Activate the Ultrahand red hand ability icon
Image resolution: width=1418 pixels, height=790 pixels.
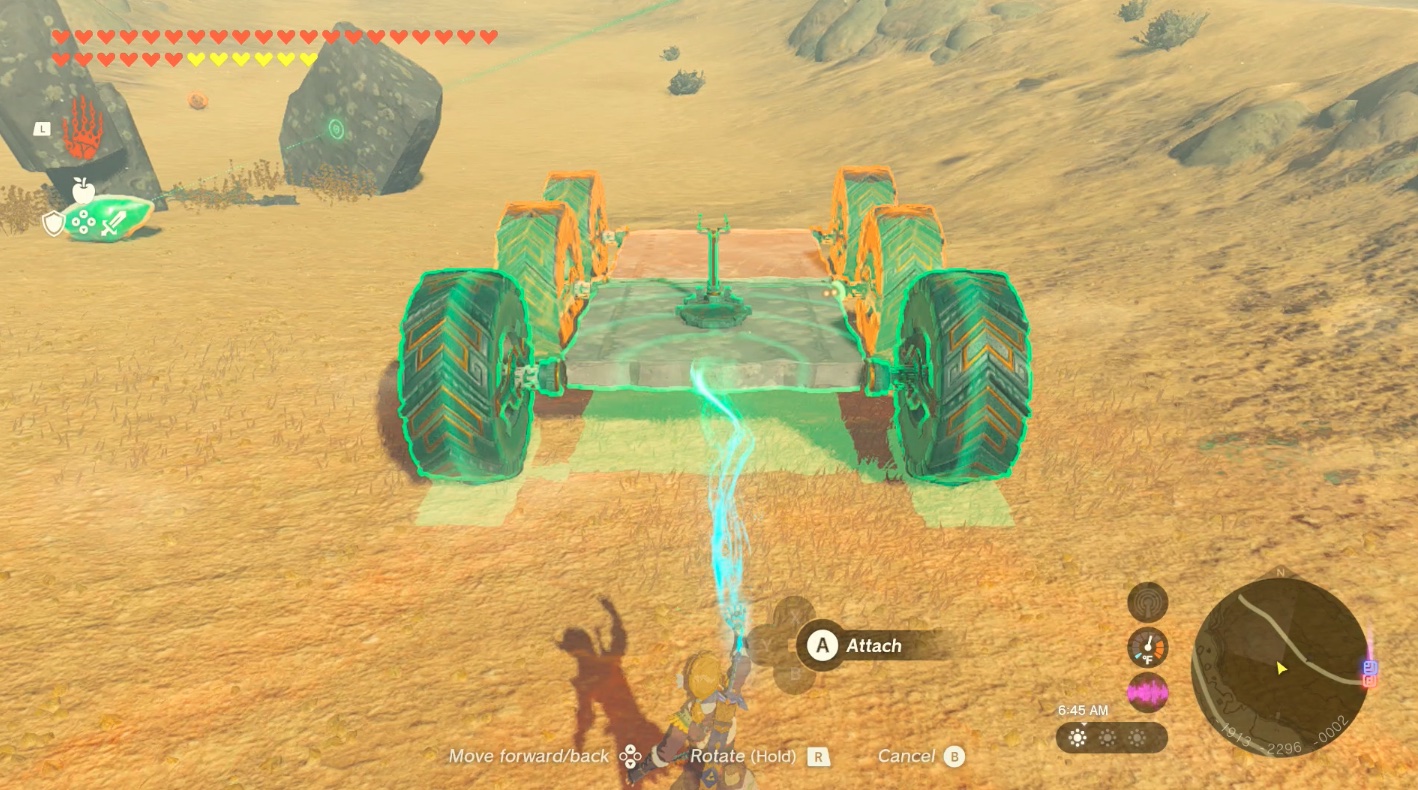tap(83, 130)
